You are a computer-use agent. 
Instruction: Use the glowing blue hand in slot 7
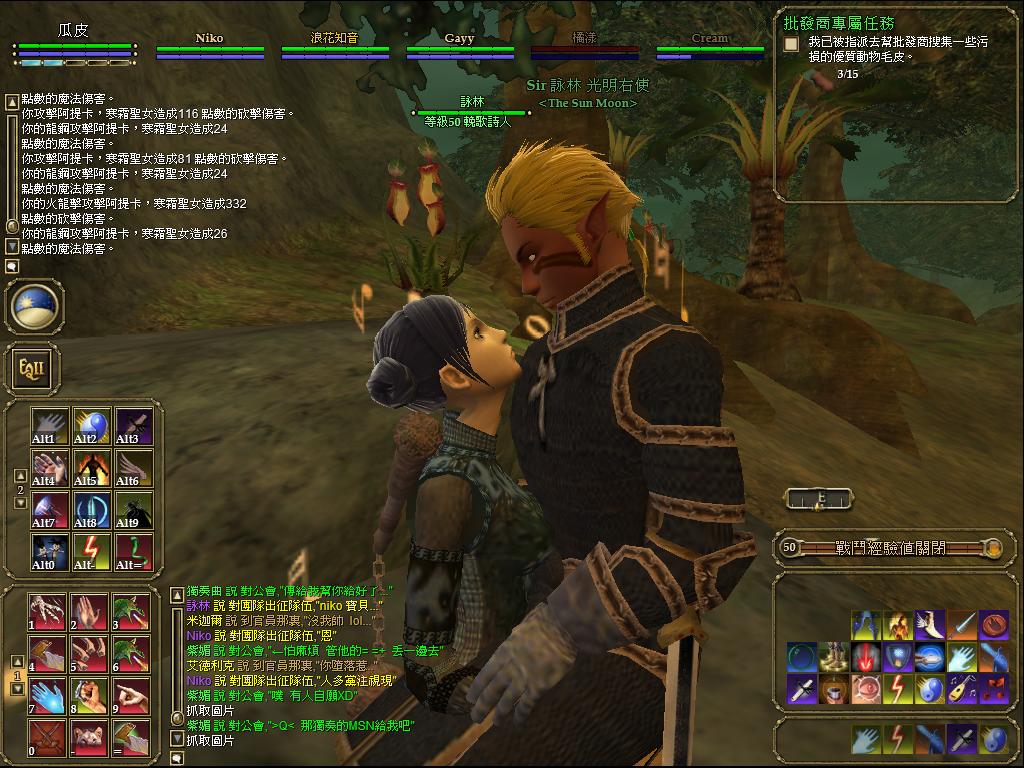coord(47,696)
